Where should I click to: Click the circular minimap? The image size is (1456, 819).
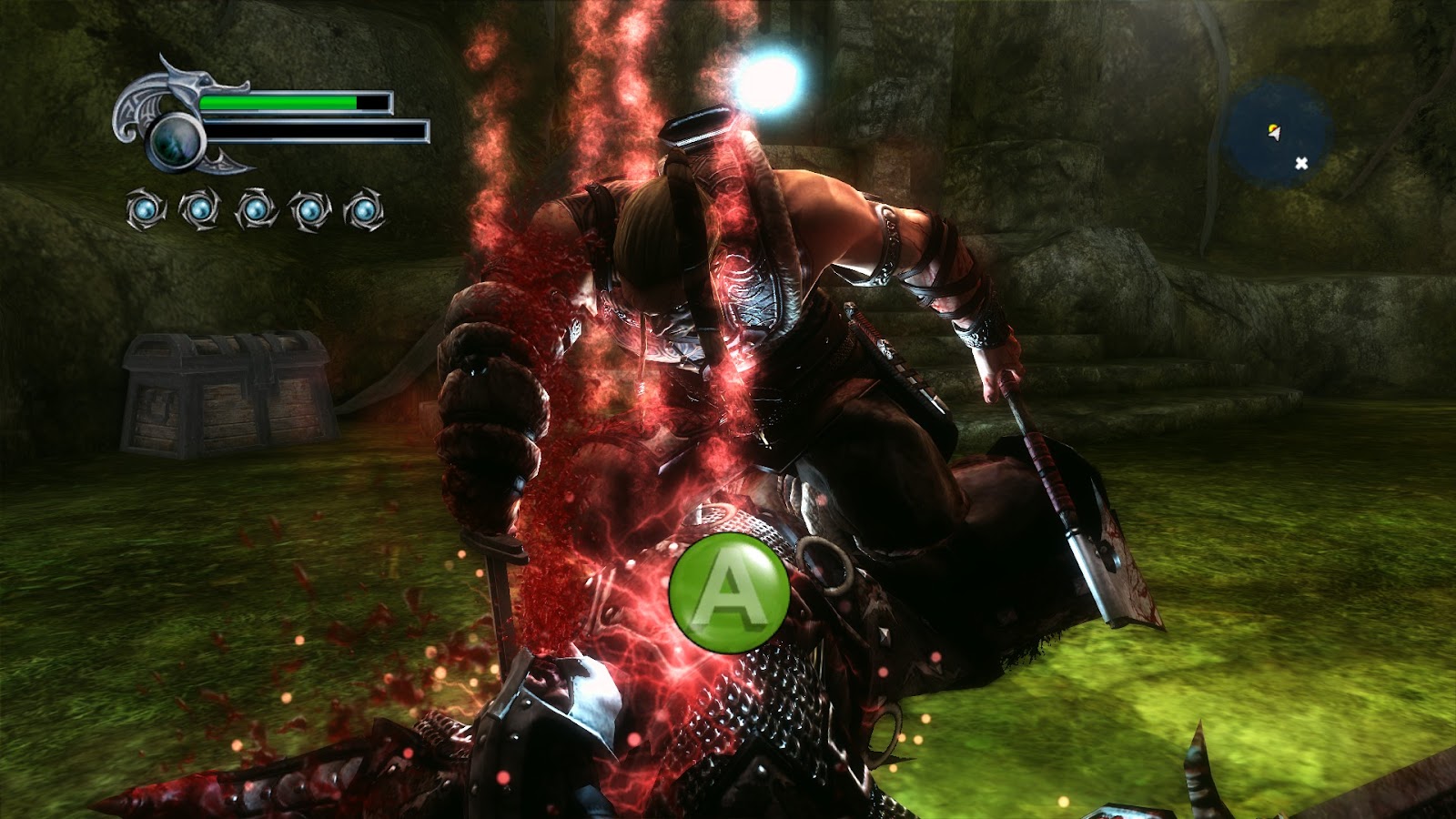(x=1277, y=133)
